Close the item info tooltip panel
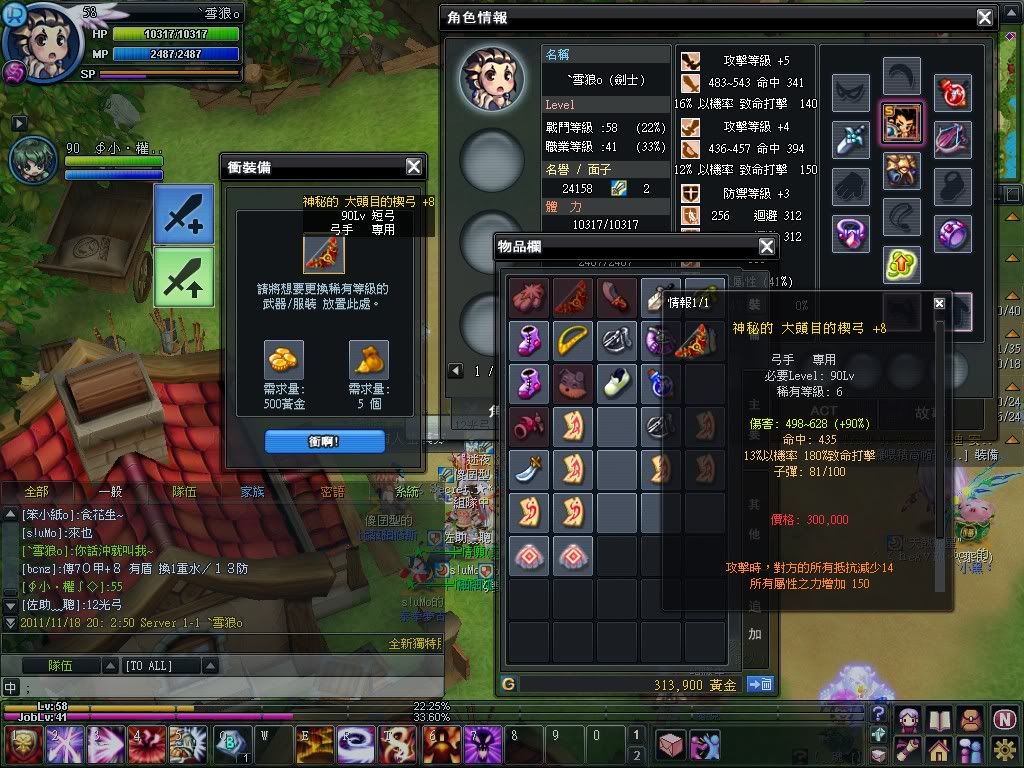1024x768 pixels. tap(939, 303)
